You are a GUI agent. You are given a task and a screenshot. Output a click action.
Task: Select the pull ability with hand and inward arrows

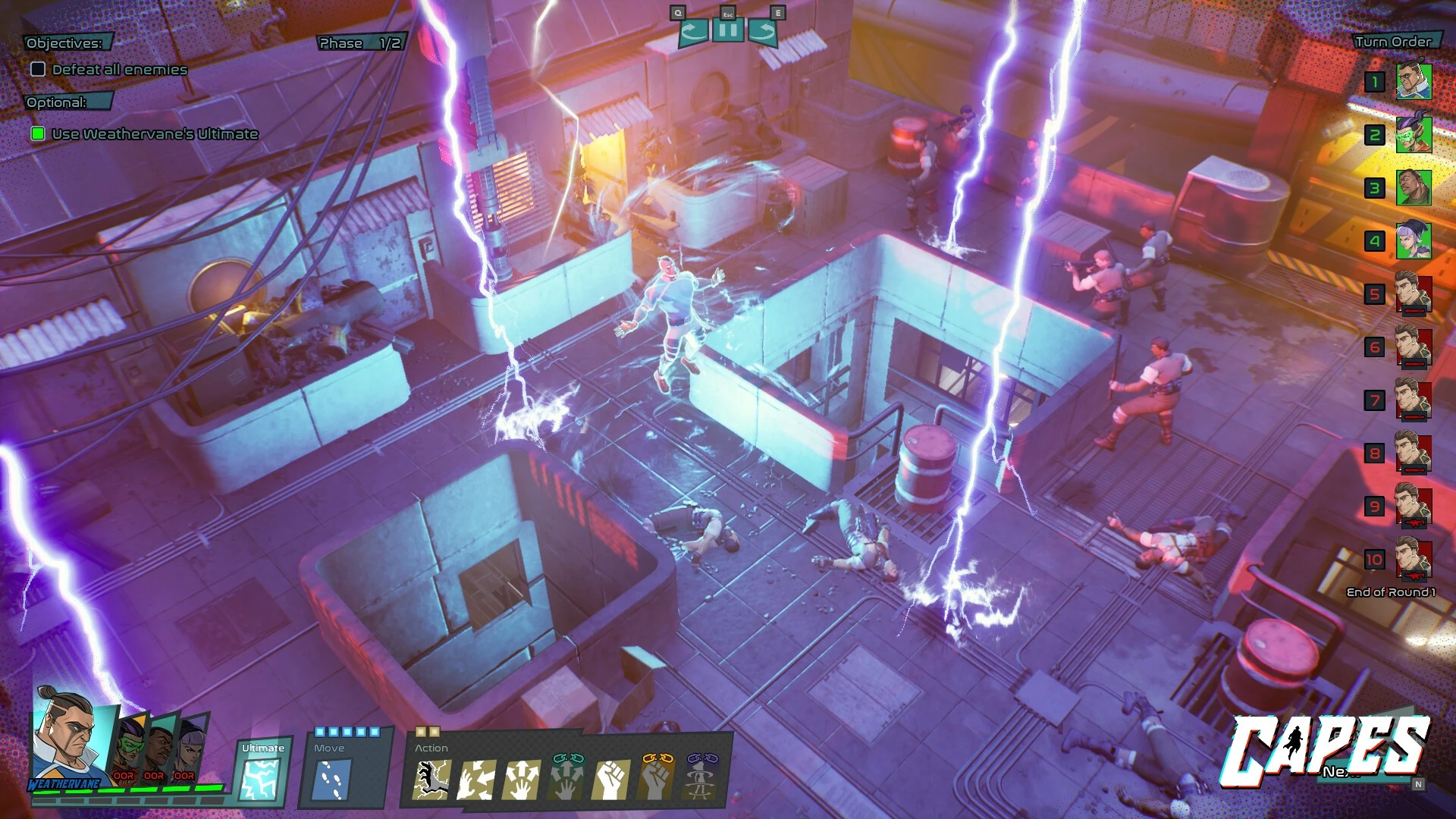click(x=476, y=780)
